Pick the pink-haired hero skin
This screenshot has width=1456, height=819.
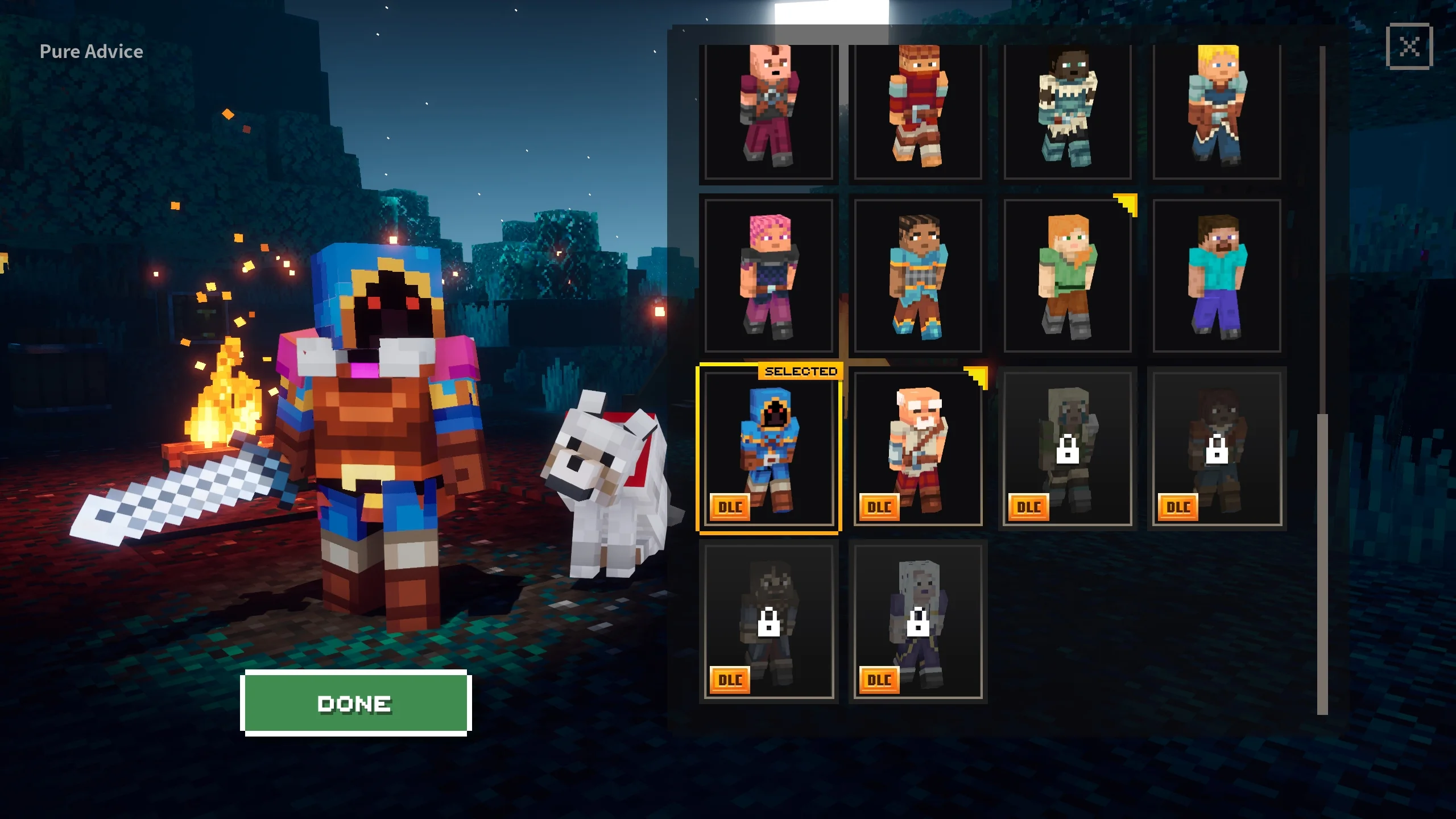coord(768,276)
